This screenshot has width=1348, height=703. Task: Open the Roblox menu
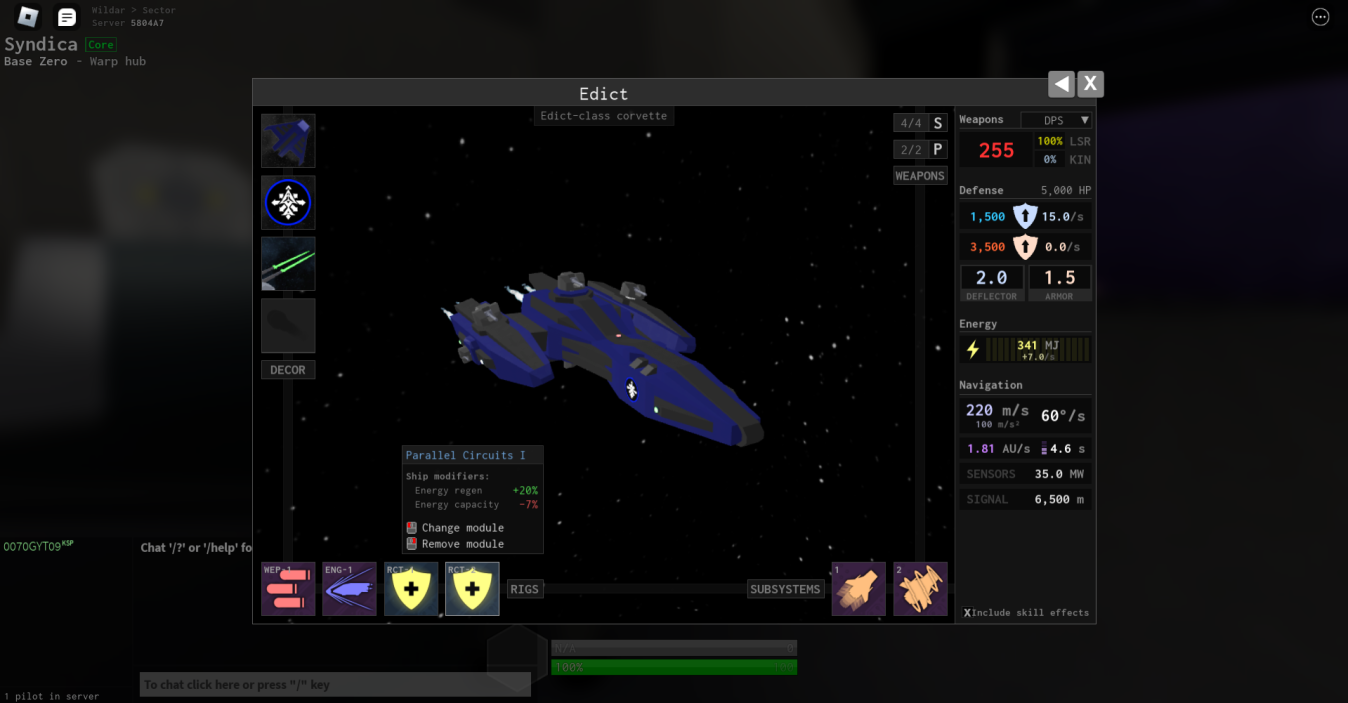[x=28, y=17]
